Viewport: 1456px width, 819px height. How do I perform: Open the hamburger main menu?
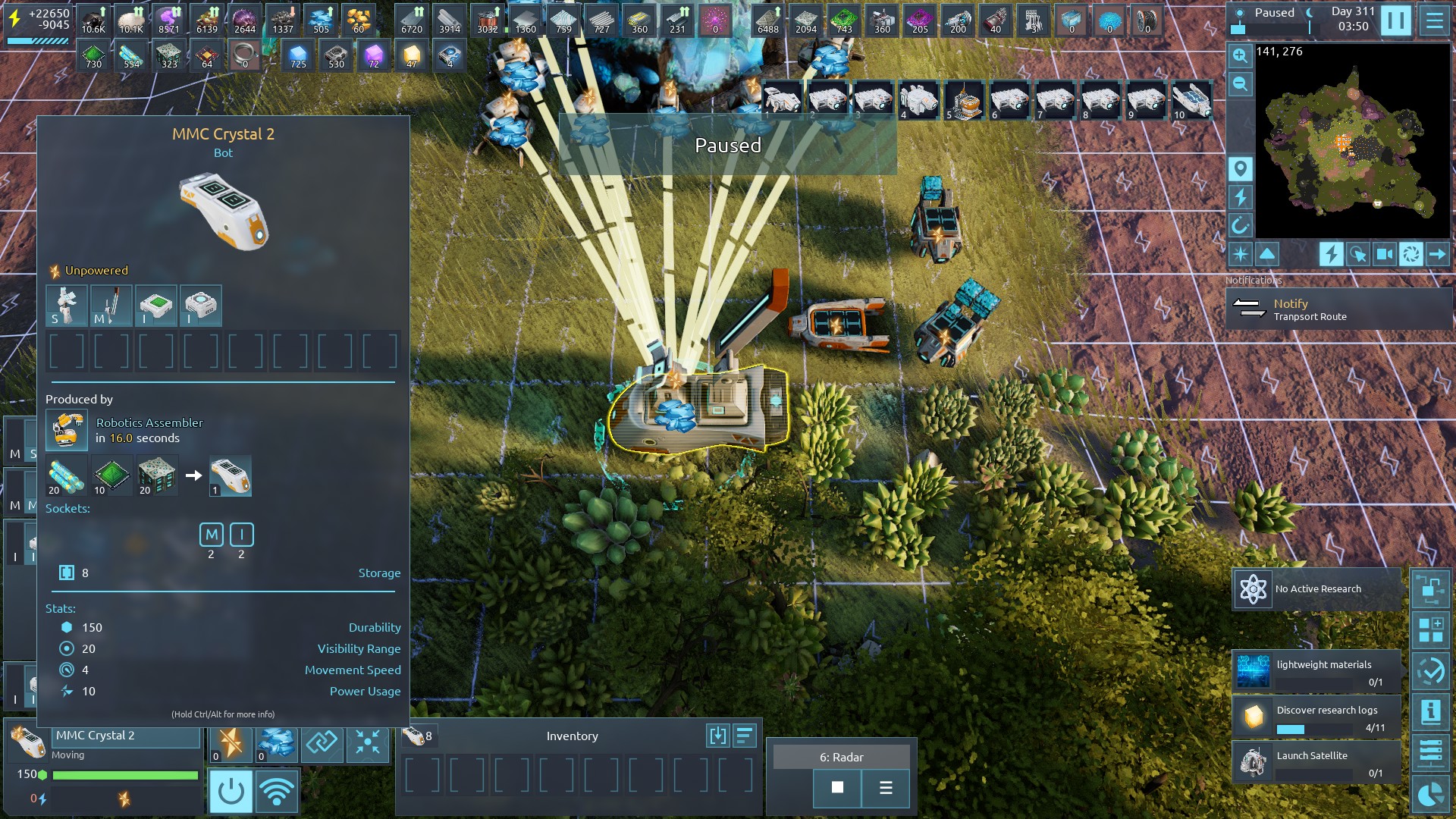point(1434,20)
